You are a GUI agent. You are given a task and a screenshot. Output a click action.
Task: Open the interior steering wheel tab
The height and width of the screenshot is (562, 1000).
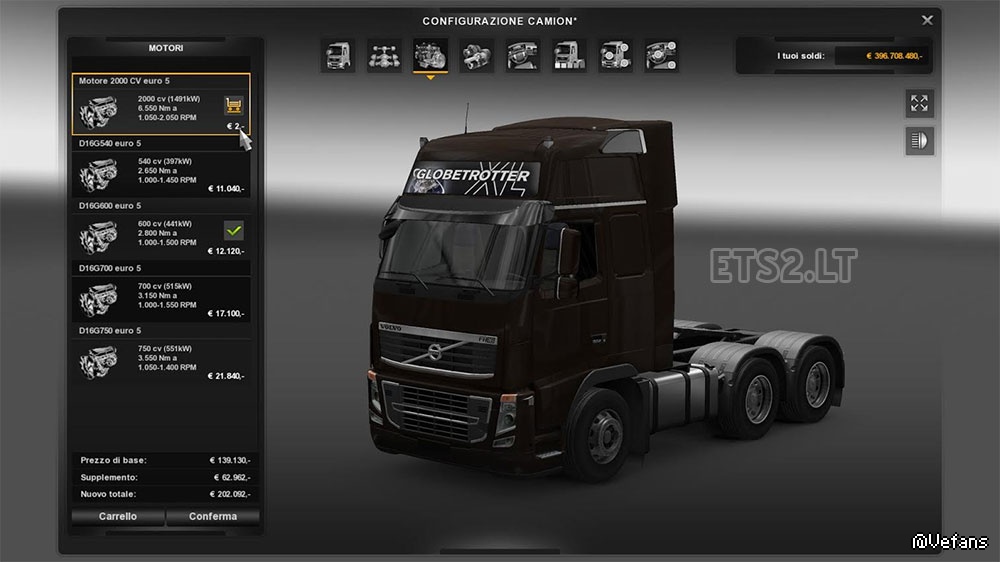pos(522,56)
